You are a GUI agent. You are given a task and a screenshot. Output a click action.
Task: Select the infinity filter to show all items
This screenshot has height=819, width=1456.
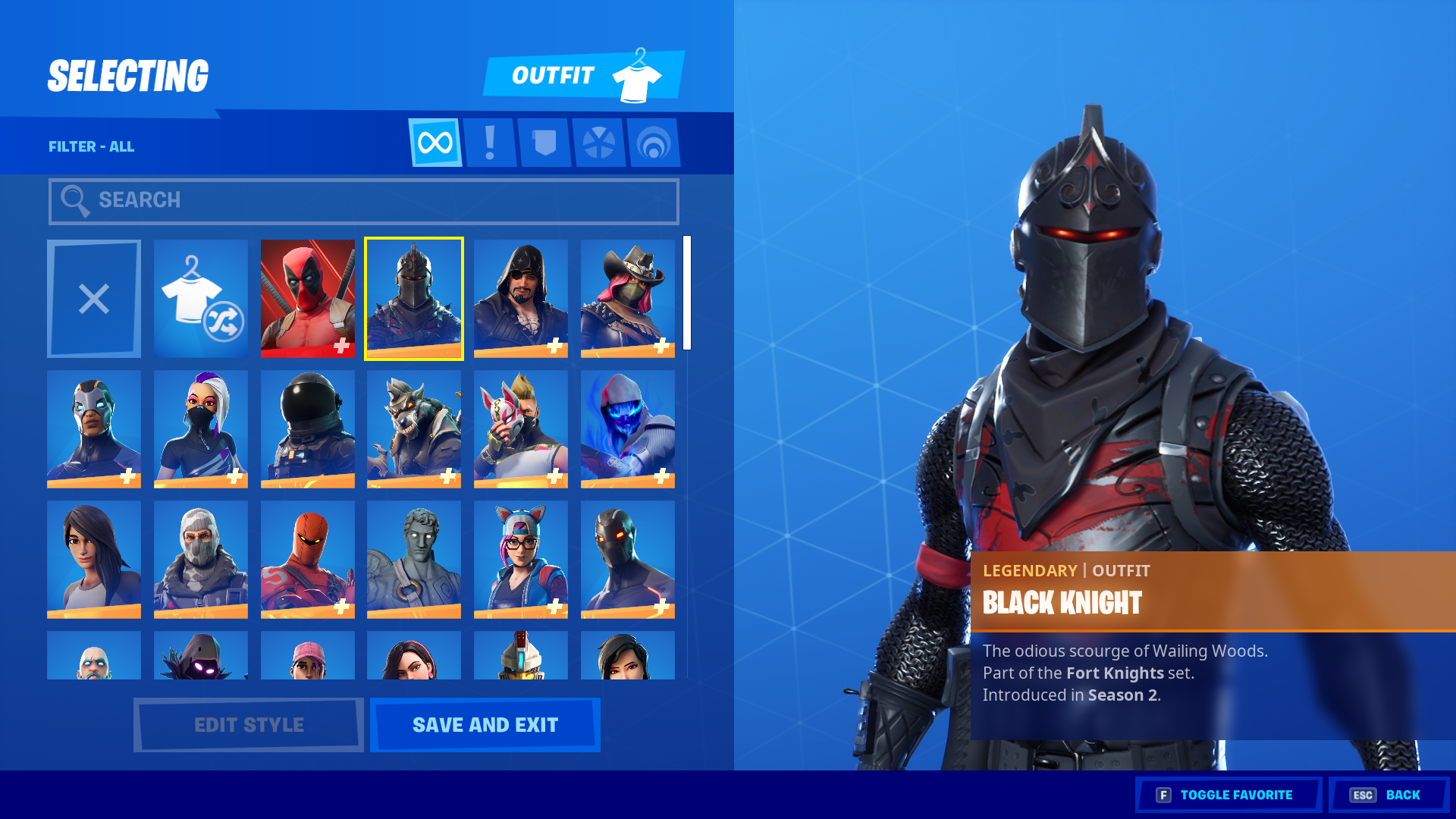tap(435, 143)
